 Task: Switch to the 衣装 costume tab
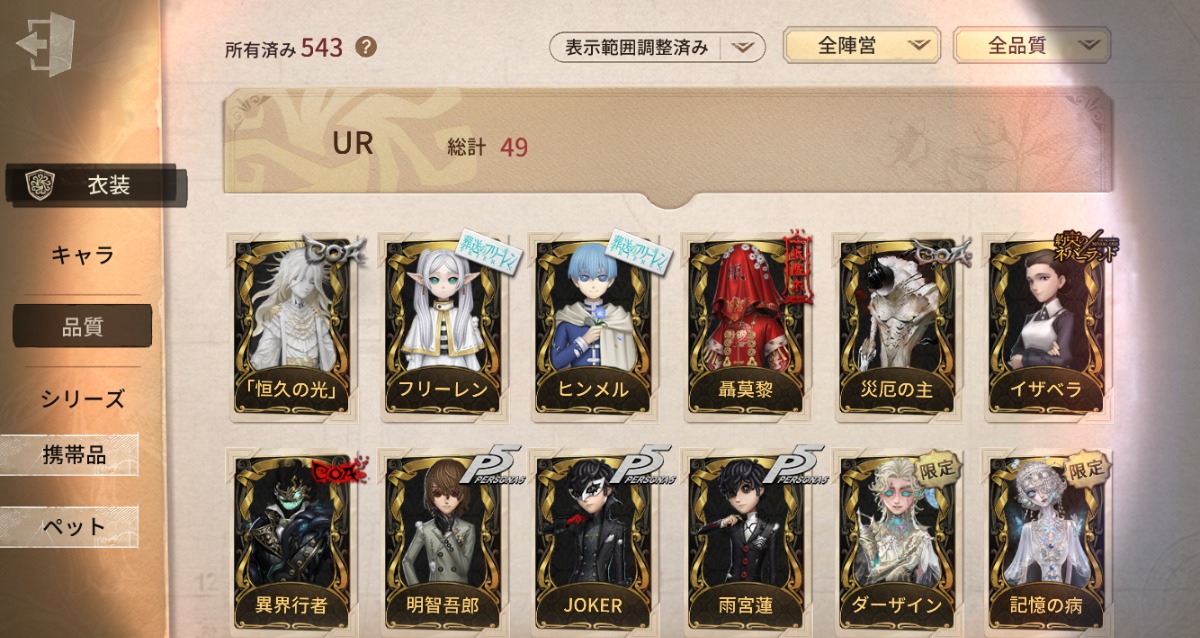(x=97, y=185)
